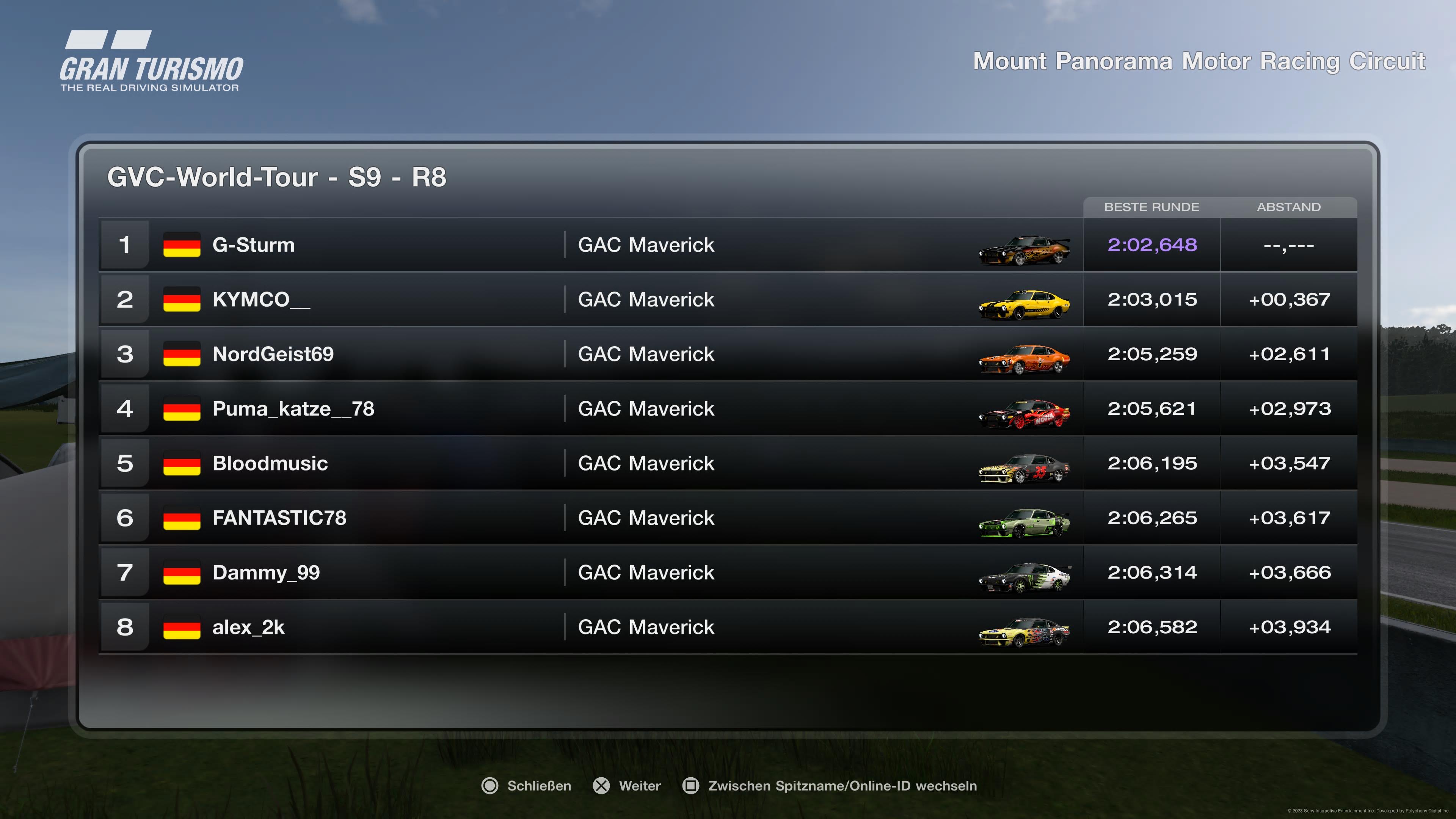Select the German flag beside alex_2k
Image resolution: width=1456 pixels, height=819 pixels.
(182, 627)
